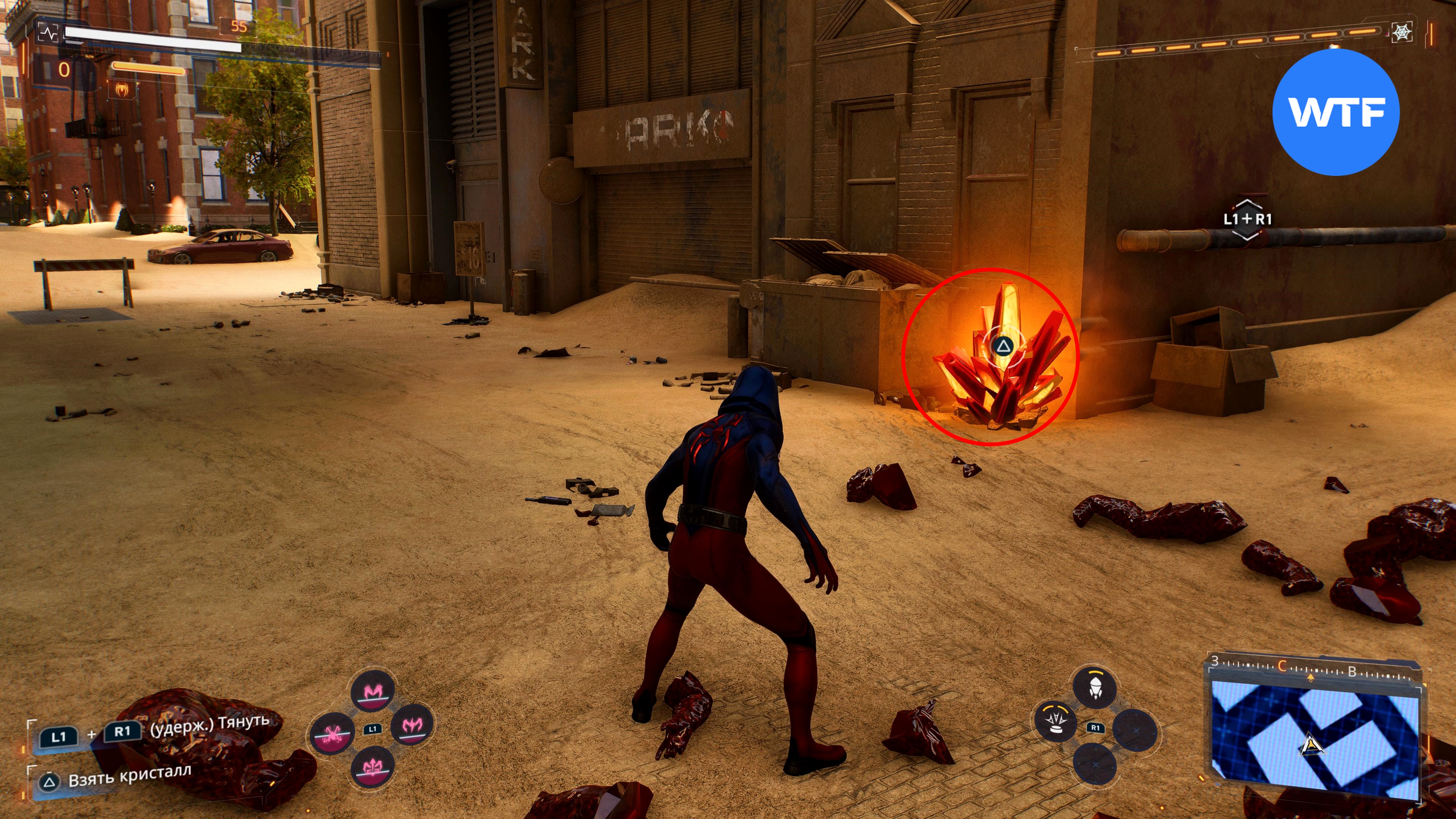1456x819 pixels.
Task: Trigger the left pink crossed-arms ability
Action: coord(333,733)
